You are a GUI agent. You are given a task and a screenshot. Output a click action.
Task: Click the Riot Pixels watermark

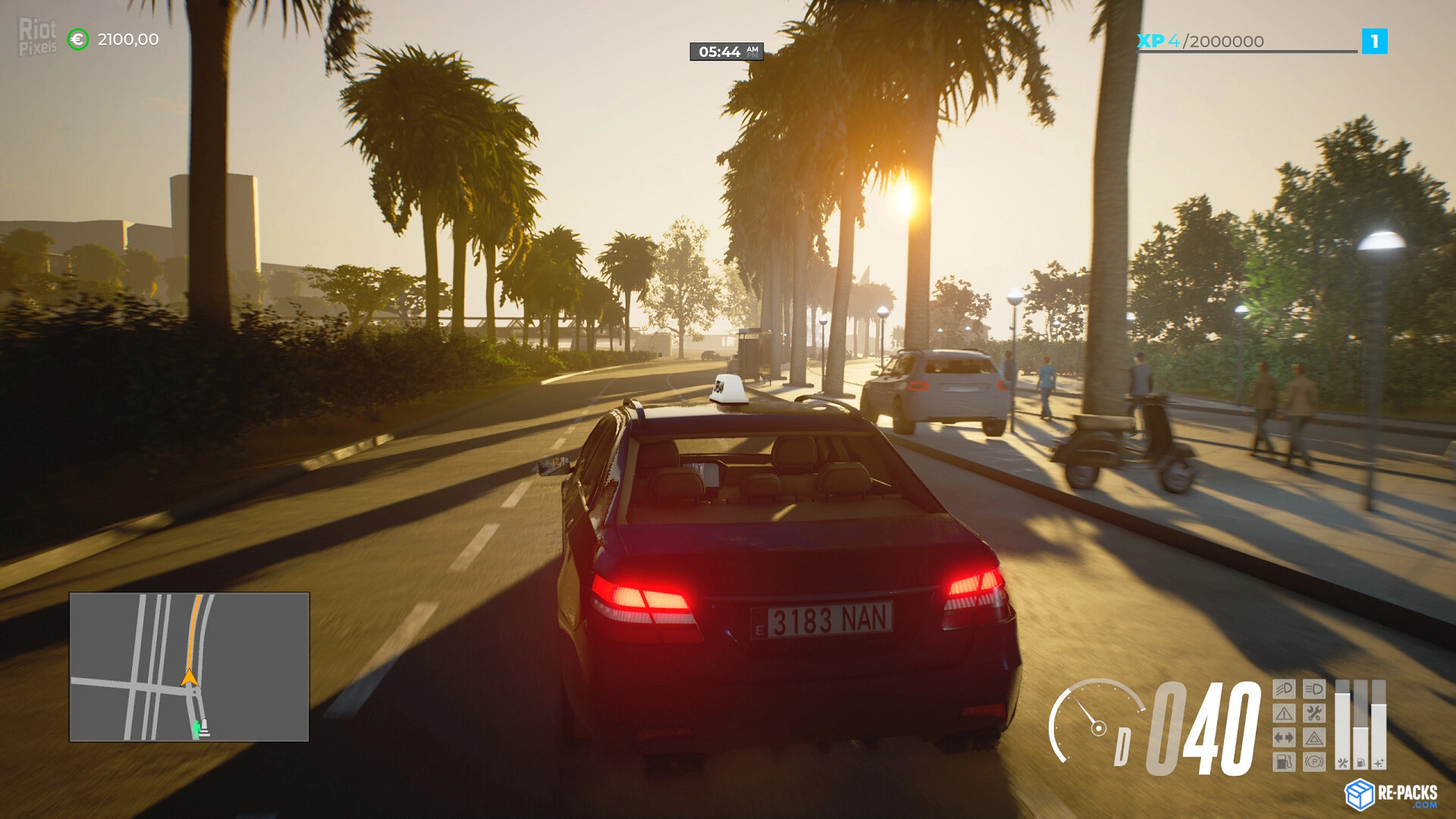tap(37, 37)
